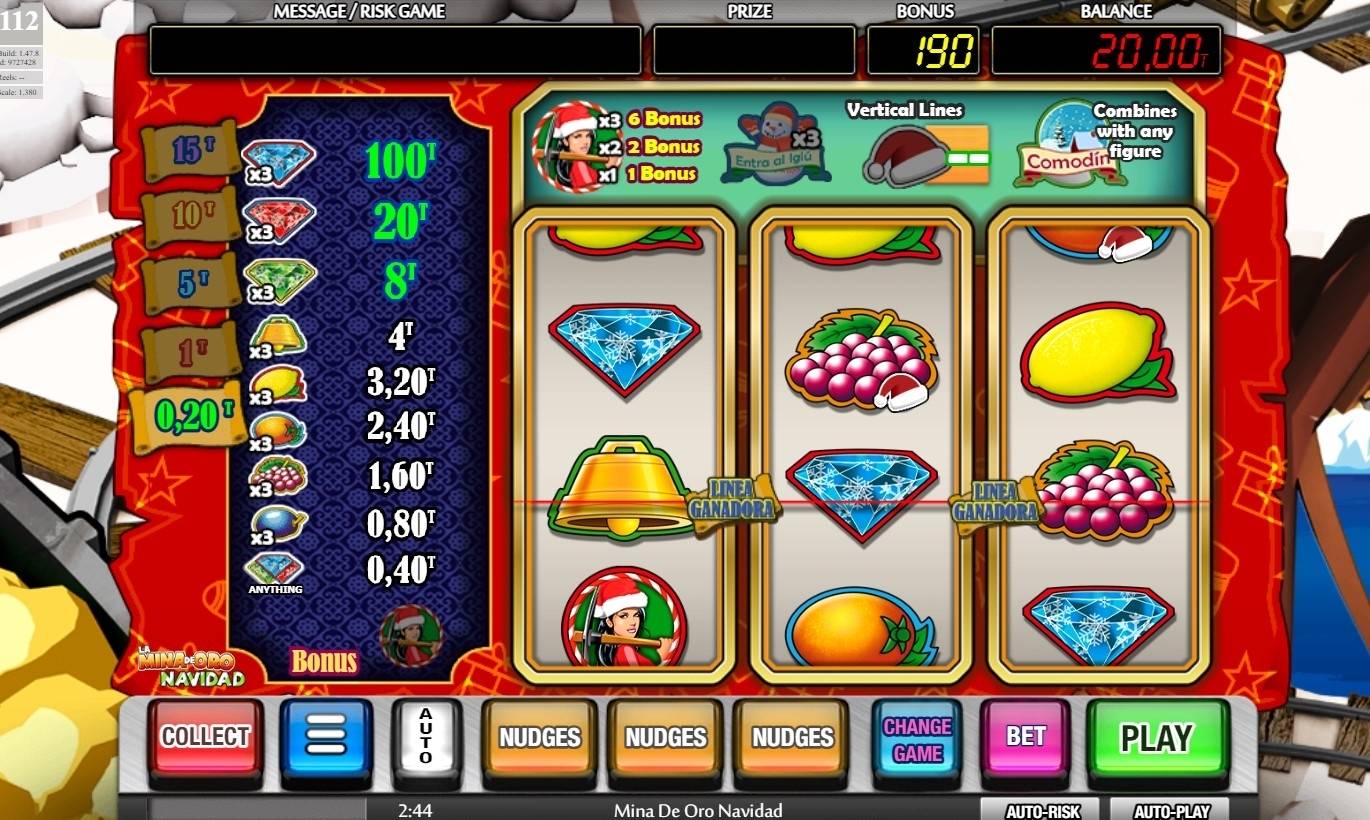Toggle the white AUTO button
Viewport: 1370px width, 820px height.
tap(426, 737)
